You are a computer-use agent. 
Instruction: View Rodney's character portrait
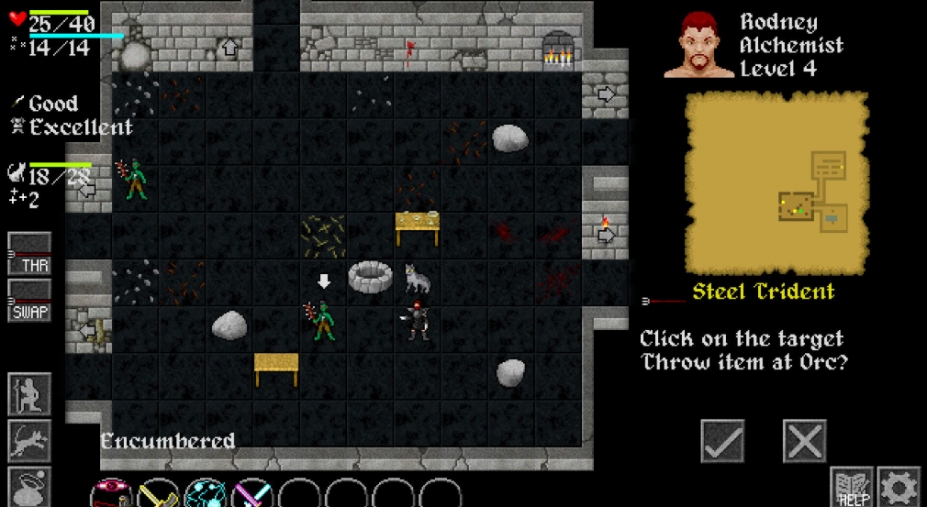[x=699, y=45]
